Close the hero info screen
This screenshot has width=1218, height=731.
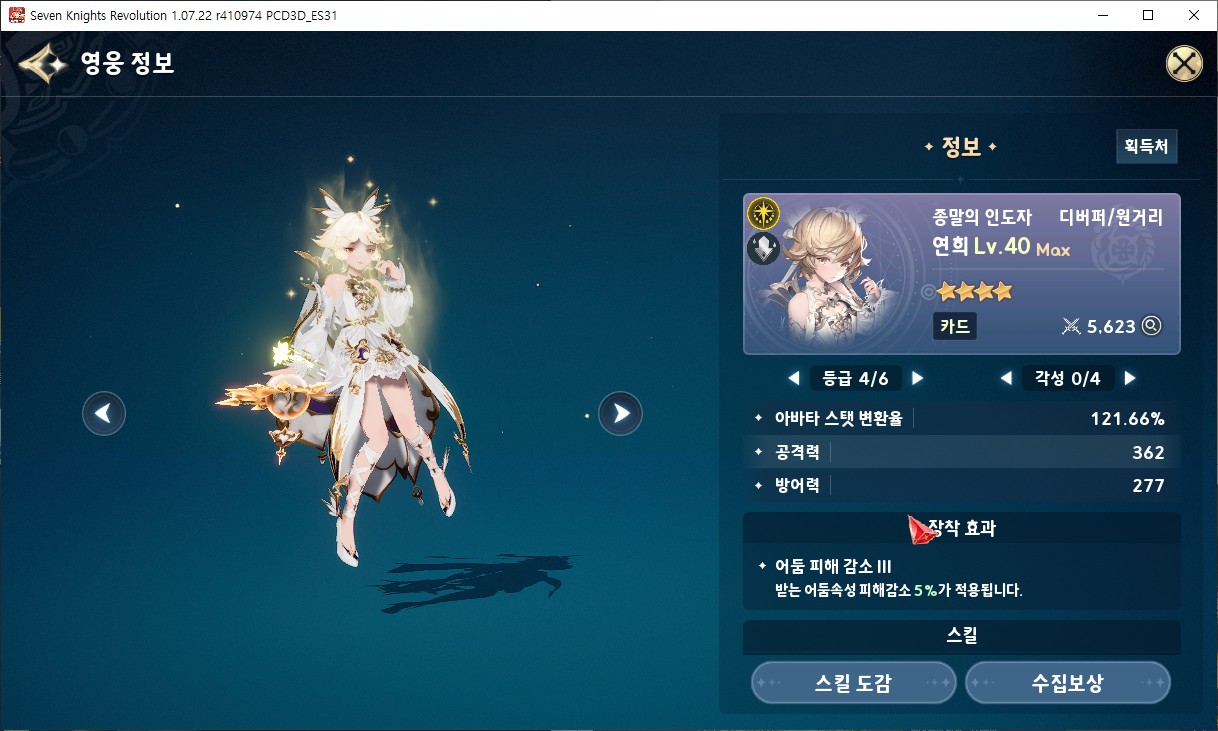[1184, 64]
